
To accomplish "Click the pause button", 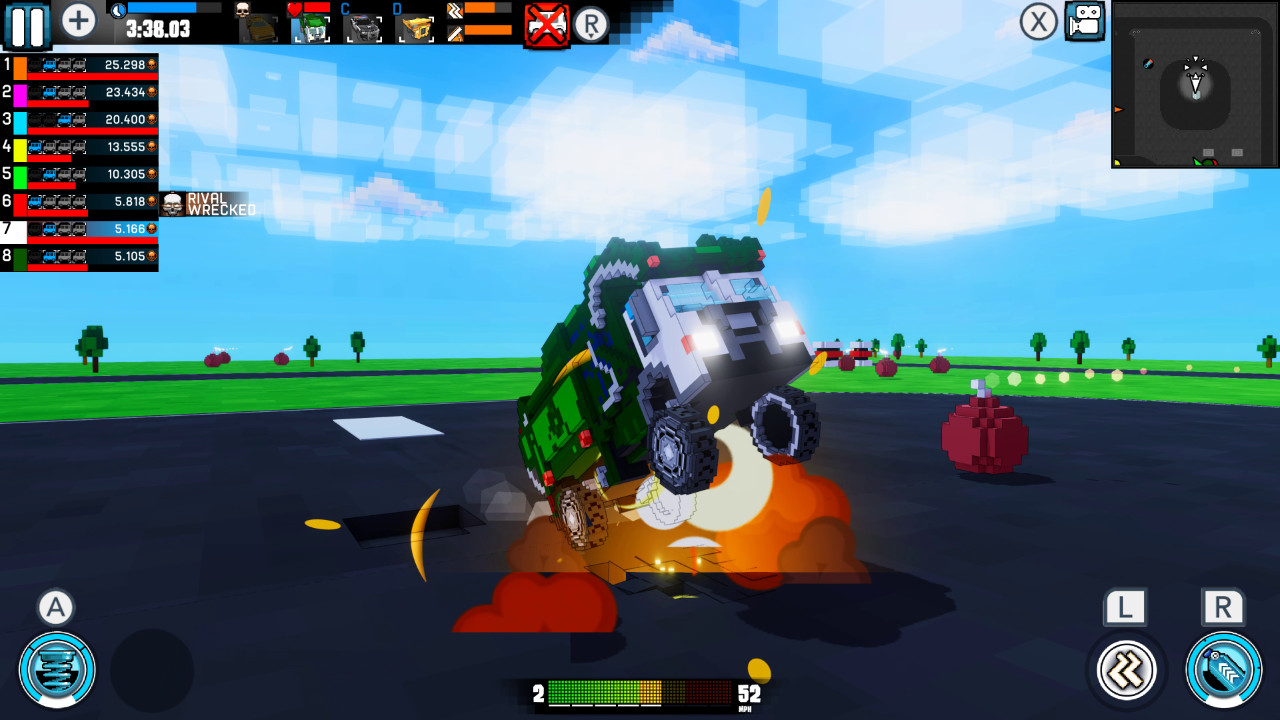I will [x=27, y=26].
